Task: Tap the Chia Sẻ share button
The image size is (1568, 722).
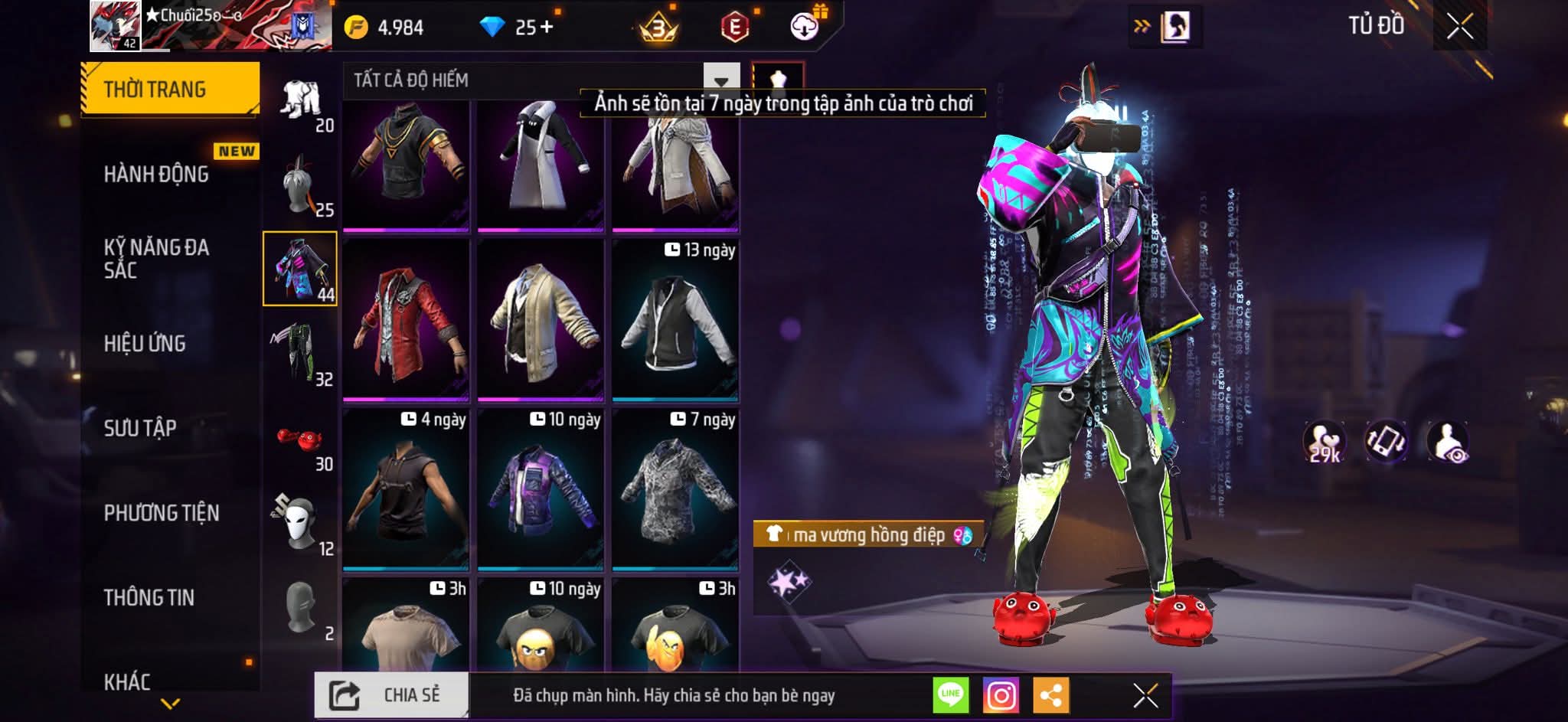Action: click(391, 695)
